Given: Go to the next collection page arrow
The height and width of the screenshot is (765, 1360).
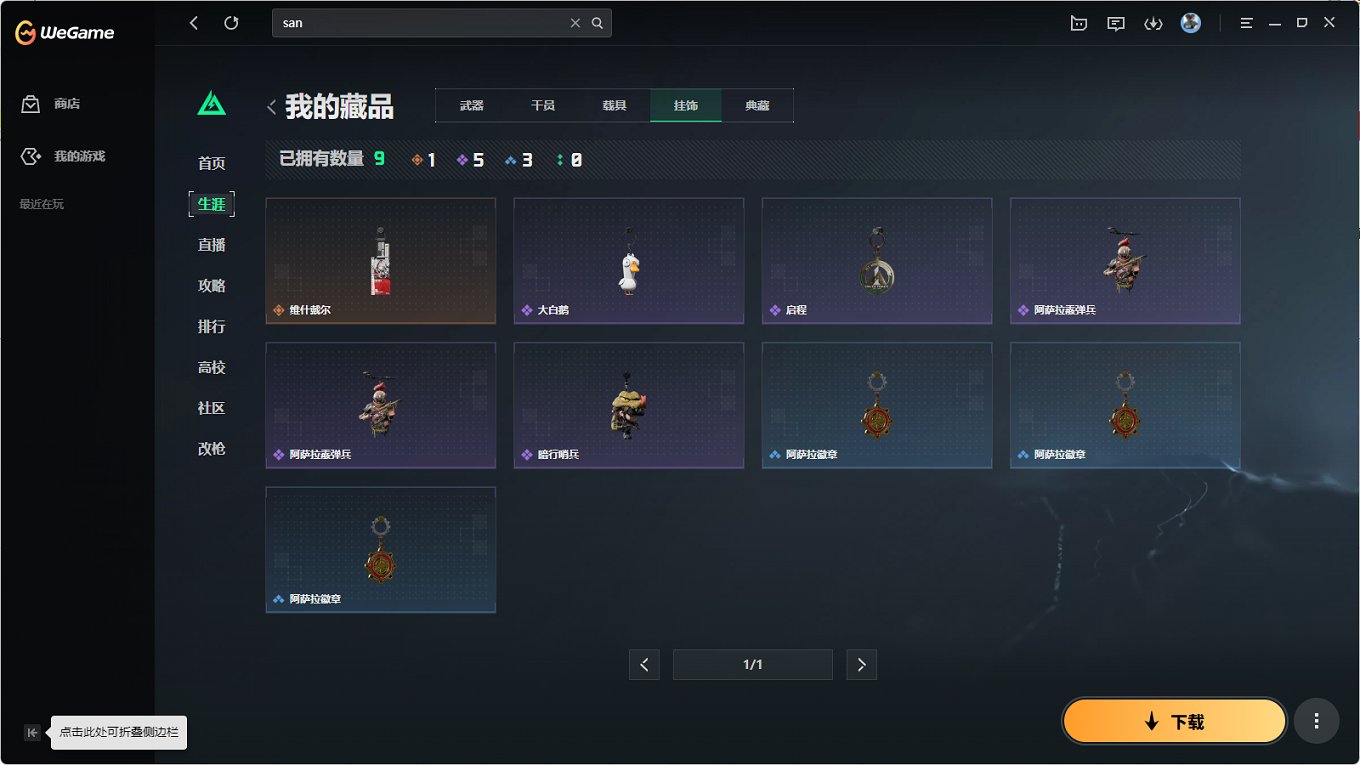Looking at the screenshot, I should (861, 664).
